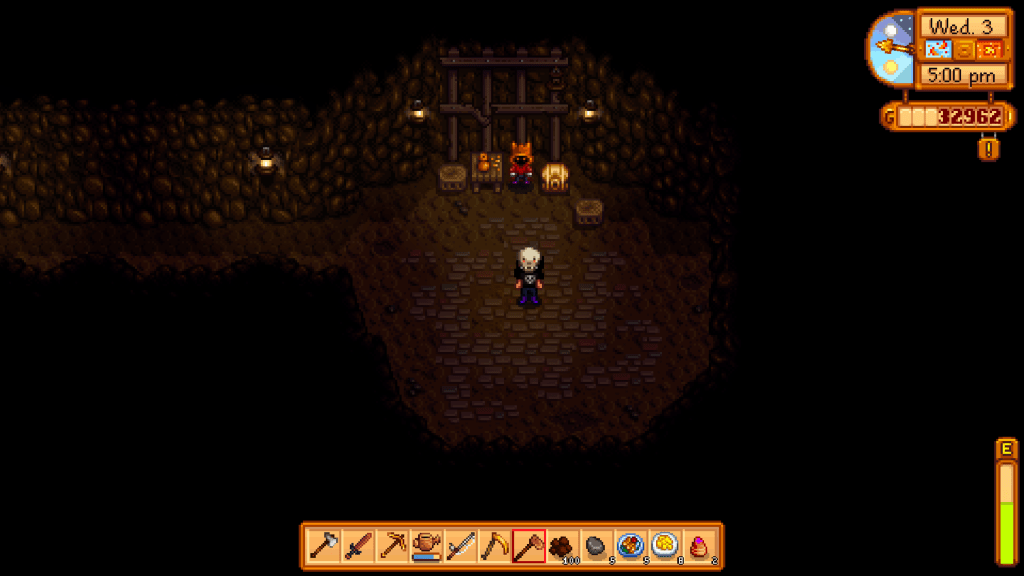This screenshot has height=576, width=1024.
Task: Pick the yellow food stack of 8
Action: [x=665, y=546]
